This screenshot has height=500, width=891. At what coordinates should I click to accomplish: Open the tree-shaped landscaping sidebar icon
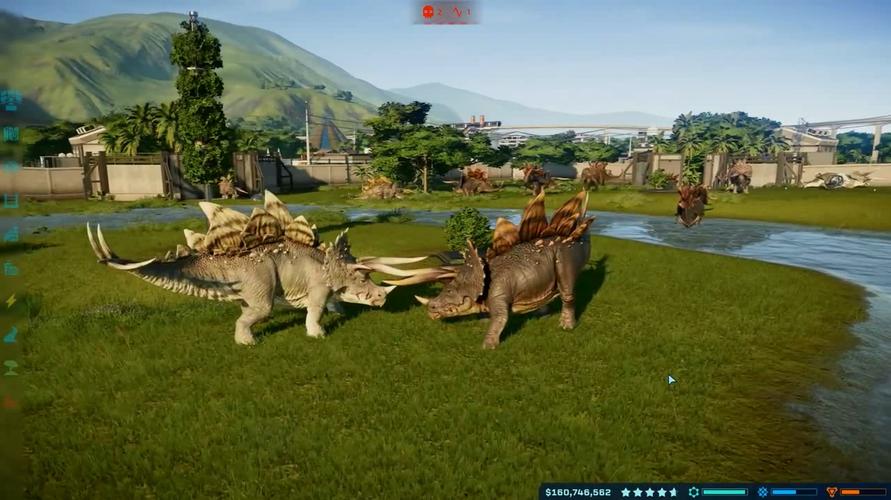[11, 367]
